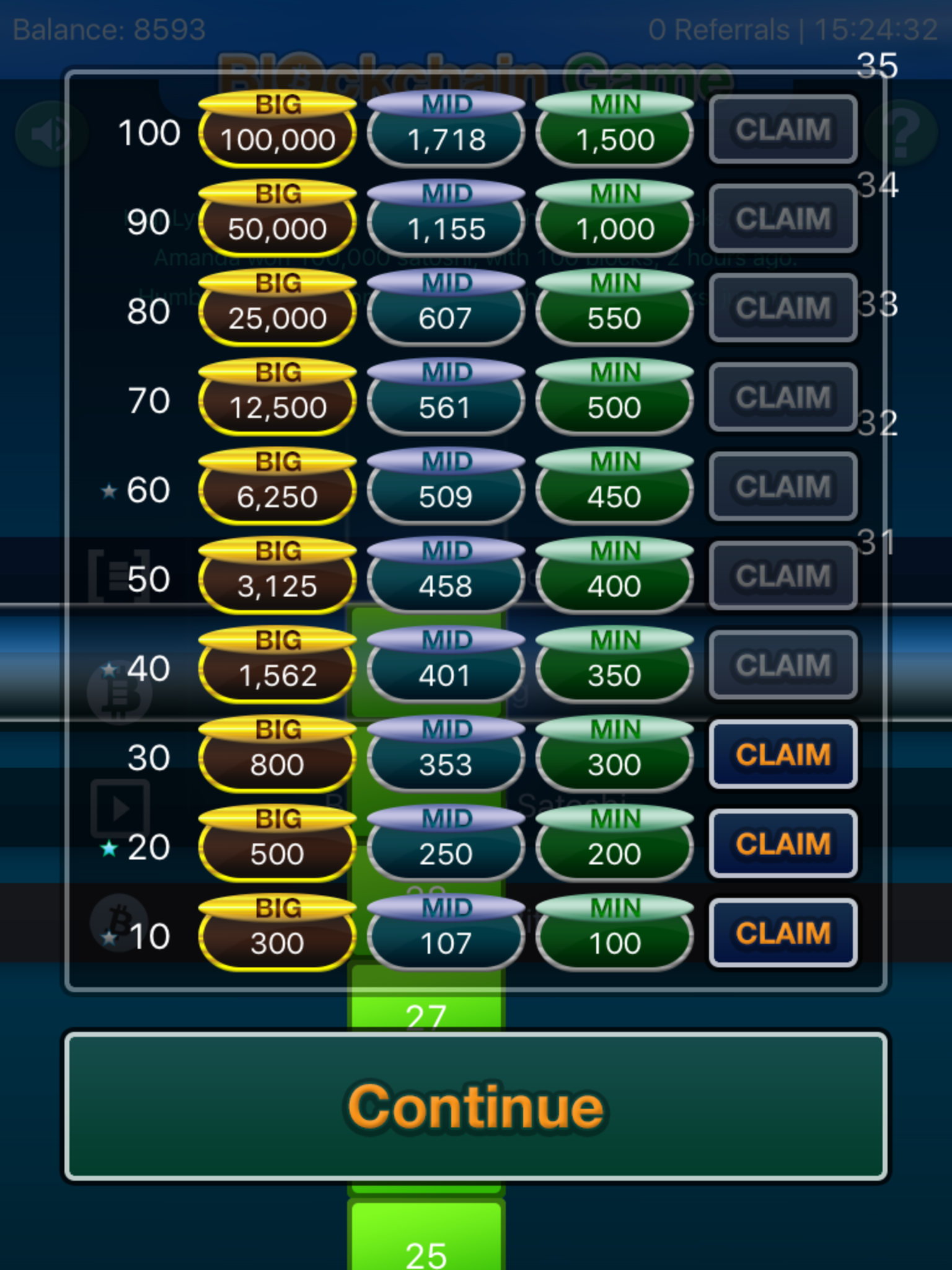This screenshot has height=1270, width=952.
Task: Click the greyed CLAIM for 60 blocks
Action: [783, 487]
